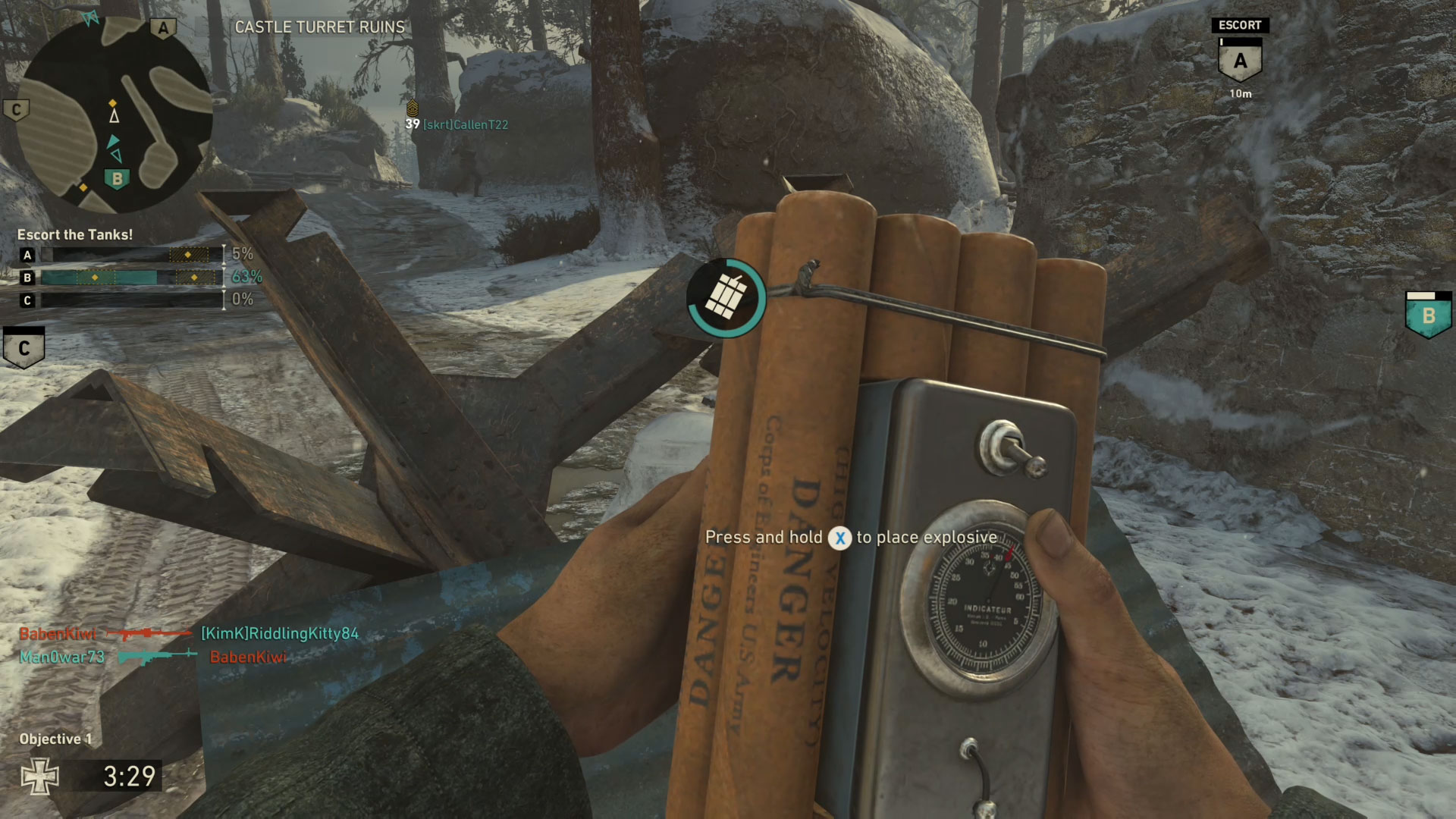Select the dynamite explosive objective icon
This screenshot has height=819, width=1456.
[726, 298]
